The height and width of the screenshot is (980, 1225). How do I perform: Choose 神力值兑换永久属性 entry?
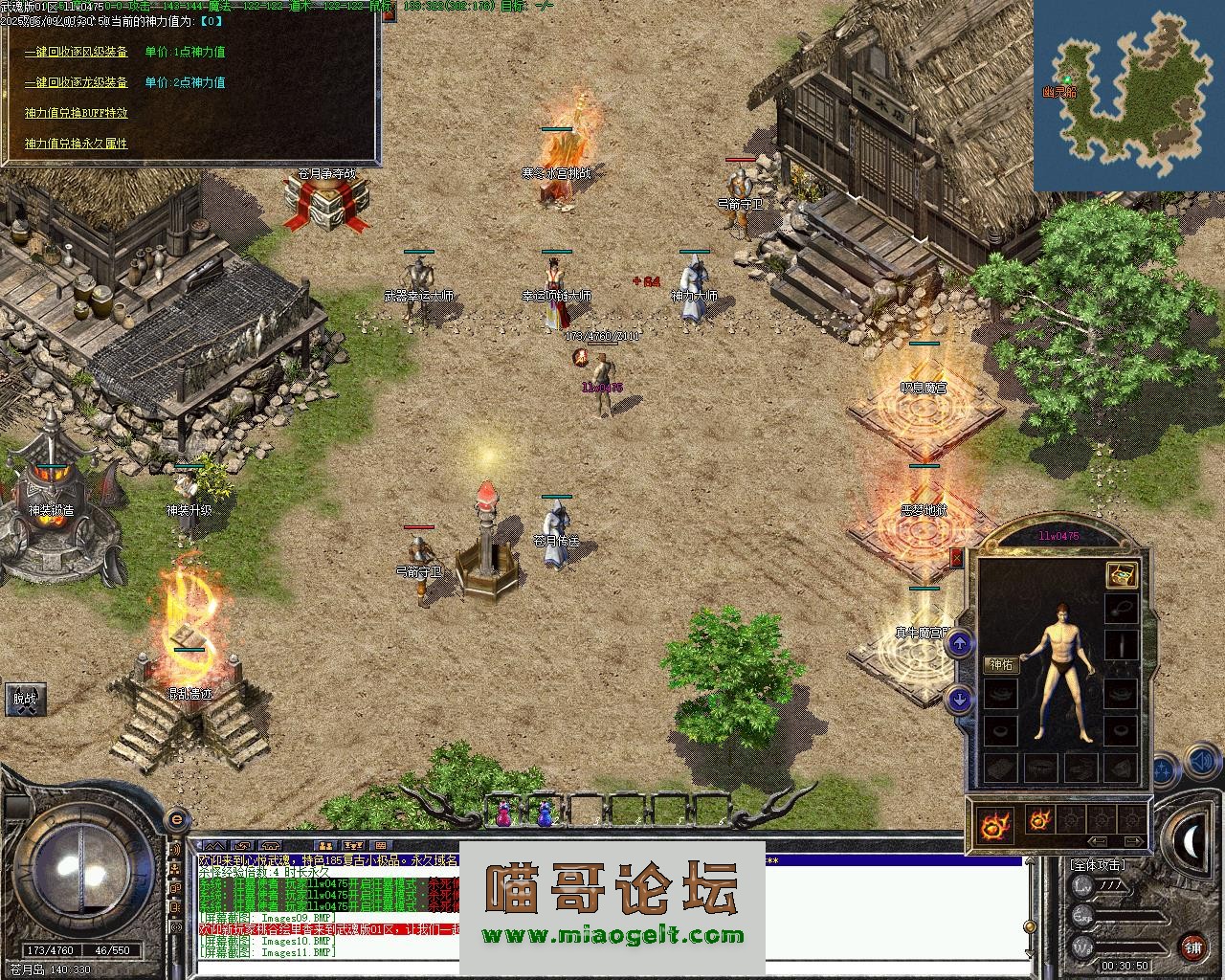tap(77, 144)
